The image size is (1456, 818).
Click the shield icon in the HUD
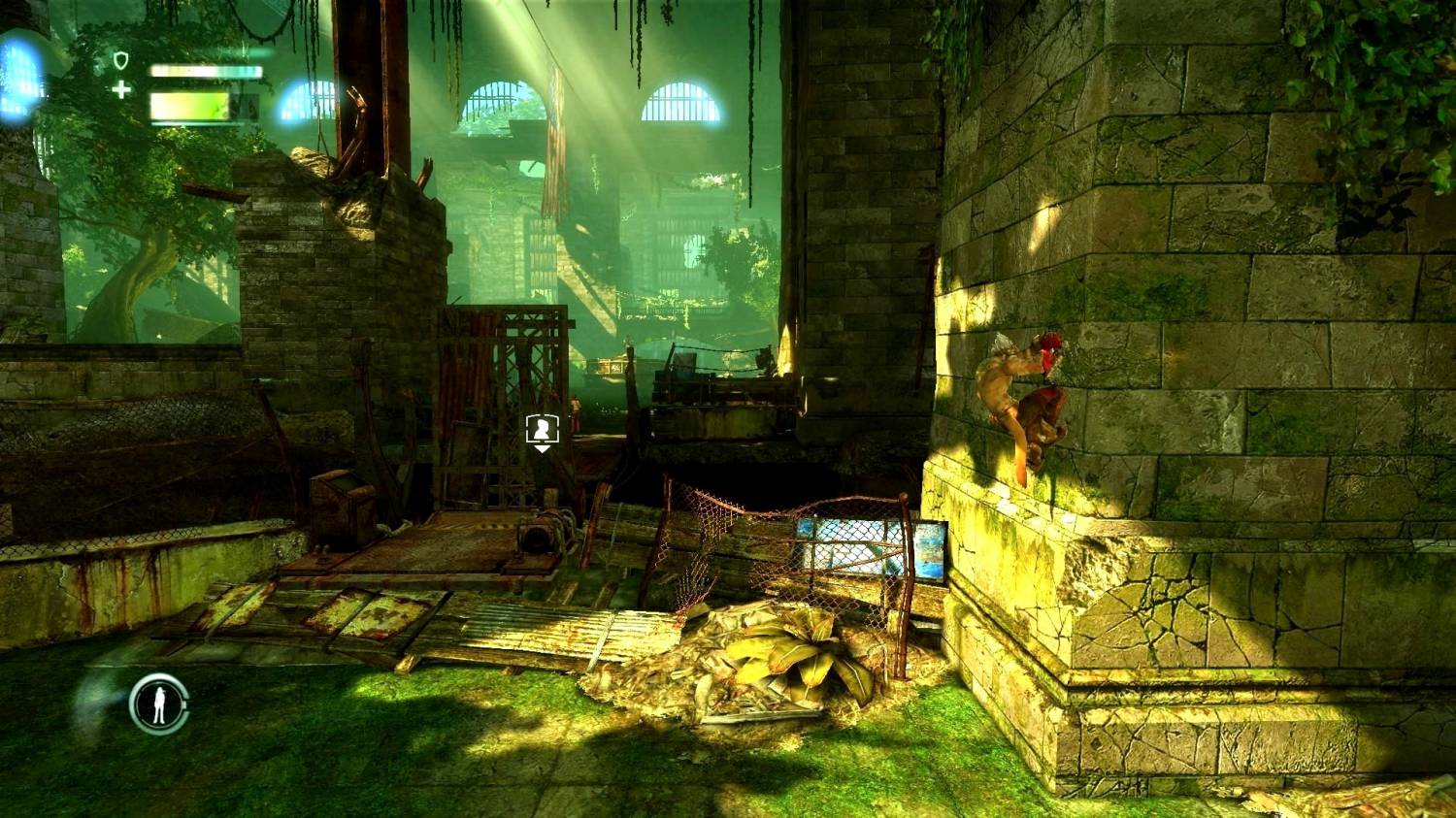pos(121,62)
